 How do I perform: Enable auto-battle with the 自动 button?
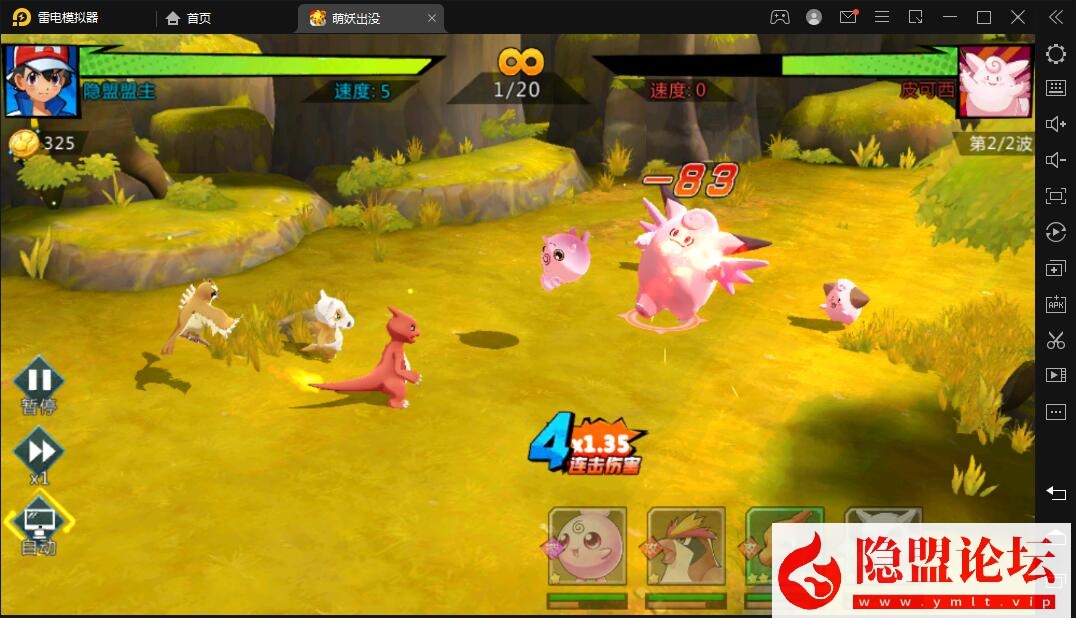point(39,521)
